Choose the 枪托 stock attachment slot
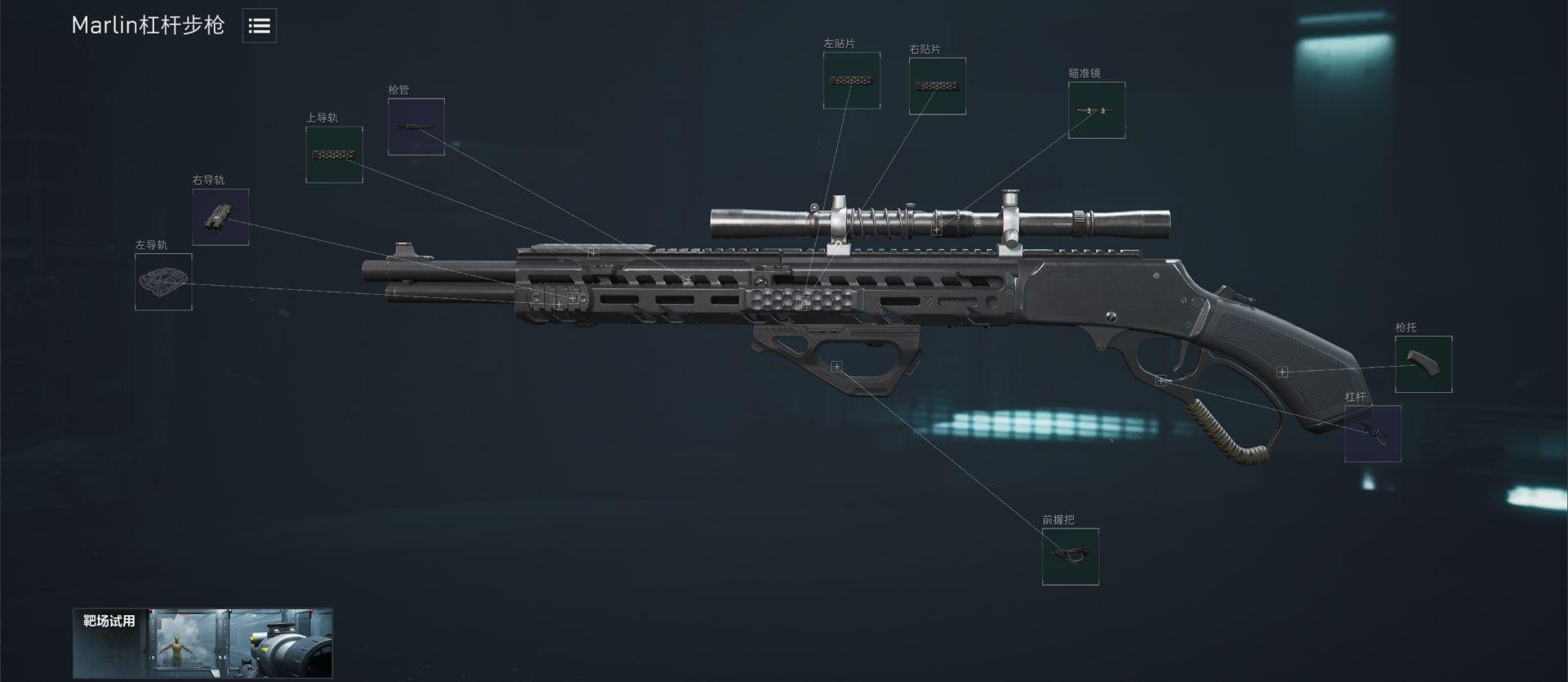This screenshot has height=682, width=1568. pos(1423,364)
